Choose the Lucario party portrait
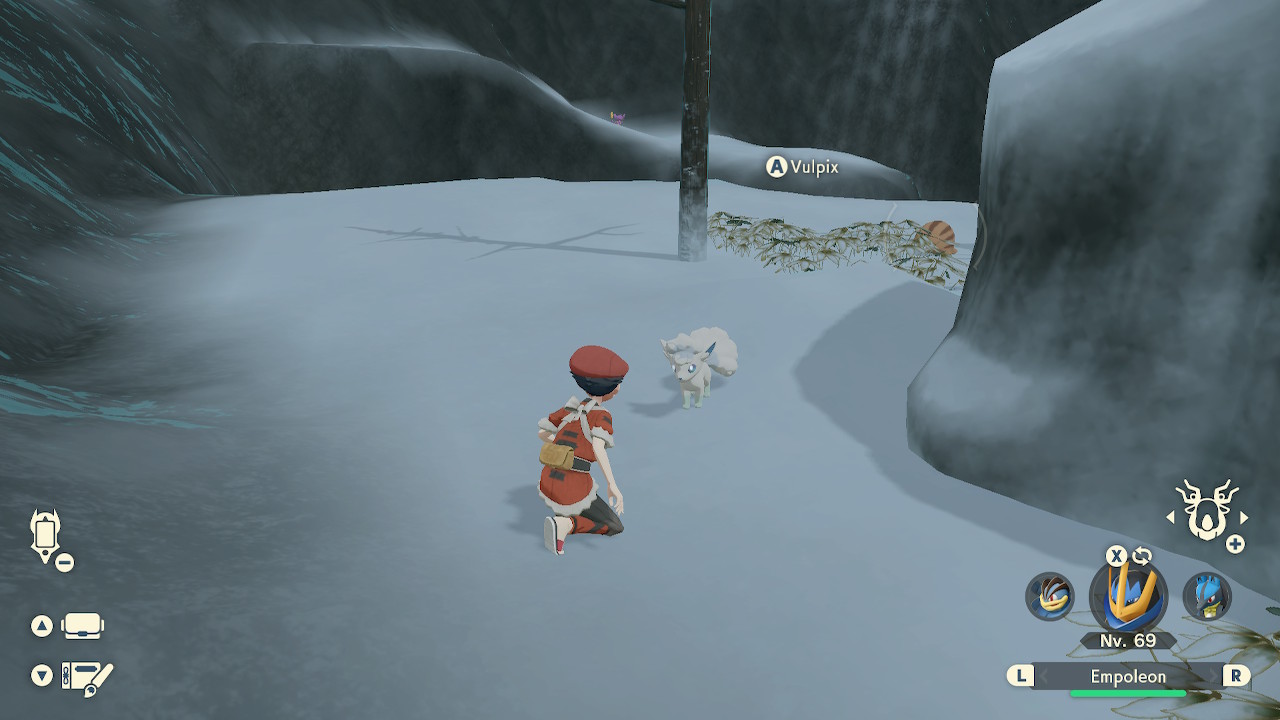The height and width of the screenshot is (720, 1280). (x=1207, y=597)
